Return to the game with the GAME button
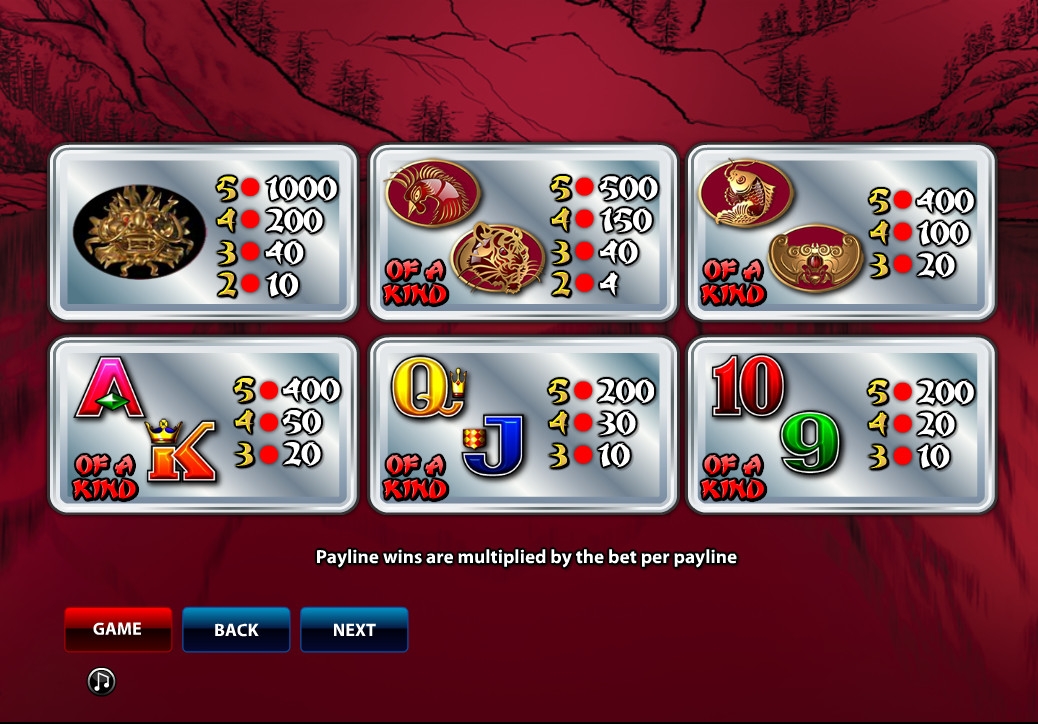The image size is (1038, 724). tap(118, 629)
